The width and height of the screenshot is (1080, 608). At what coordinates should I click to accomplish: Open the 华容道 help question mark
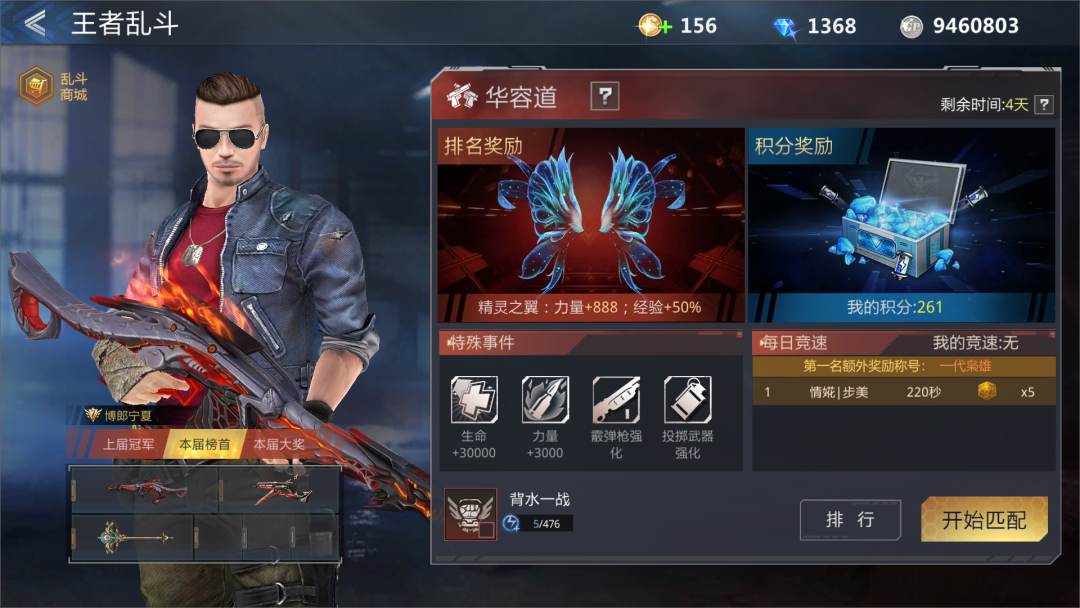604,96
